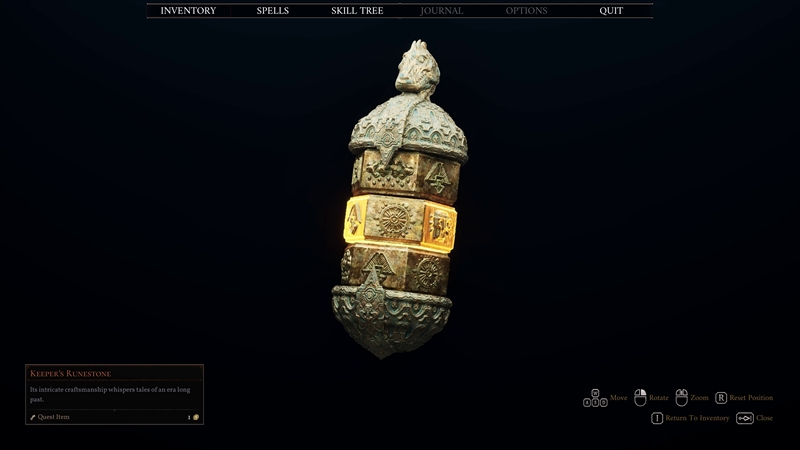Switch to the Spells tab

tap(273, 11)
